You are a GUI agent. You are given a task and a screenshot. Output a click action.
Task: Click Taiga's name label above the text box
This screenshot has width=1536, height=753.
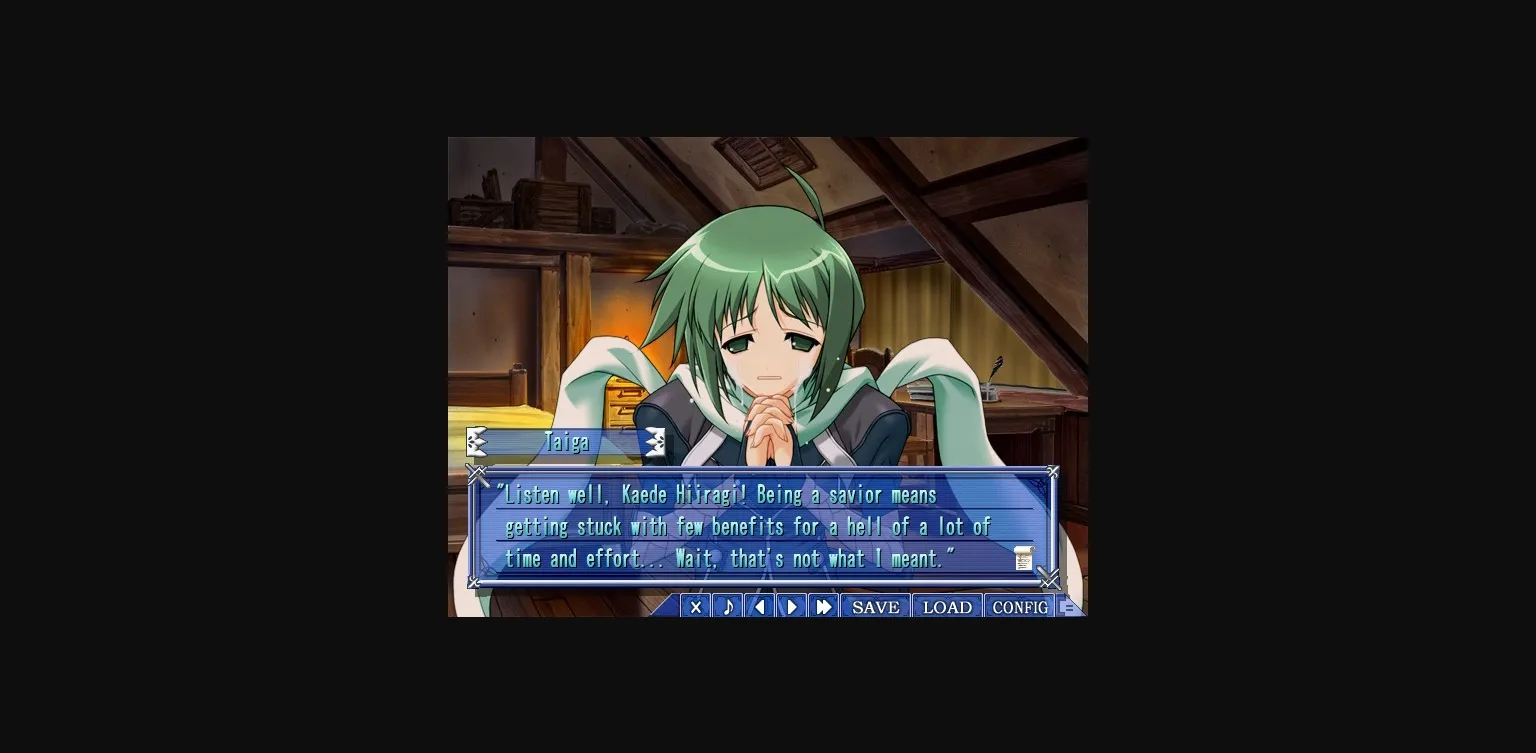point(566,441)
